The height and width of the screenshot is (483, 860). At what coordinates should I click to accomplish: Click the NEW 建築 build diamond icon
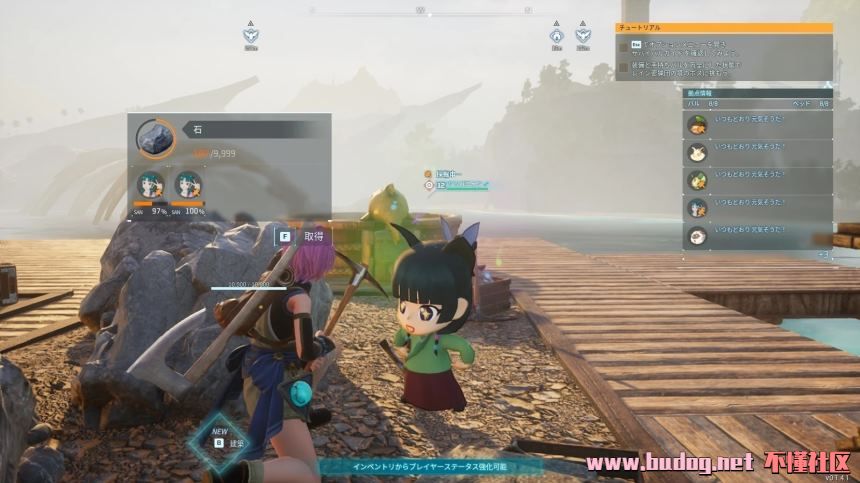pos(220,440)
